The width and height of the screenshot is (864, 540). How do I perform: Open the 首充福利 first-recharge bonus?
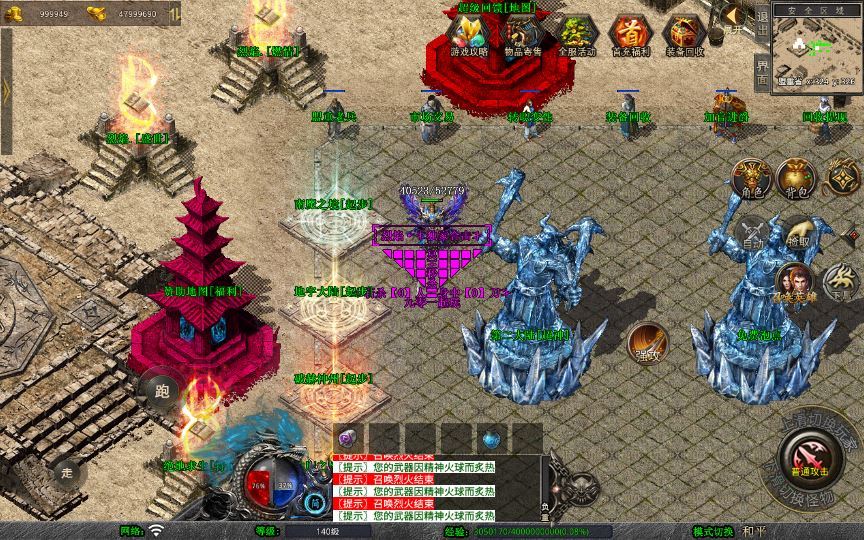tap(630, 33)
